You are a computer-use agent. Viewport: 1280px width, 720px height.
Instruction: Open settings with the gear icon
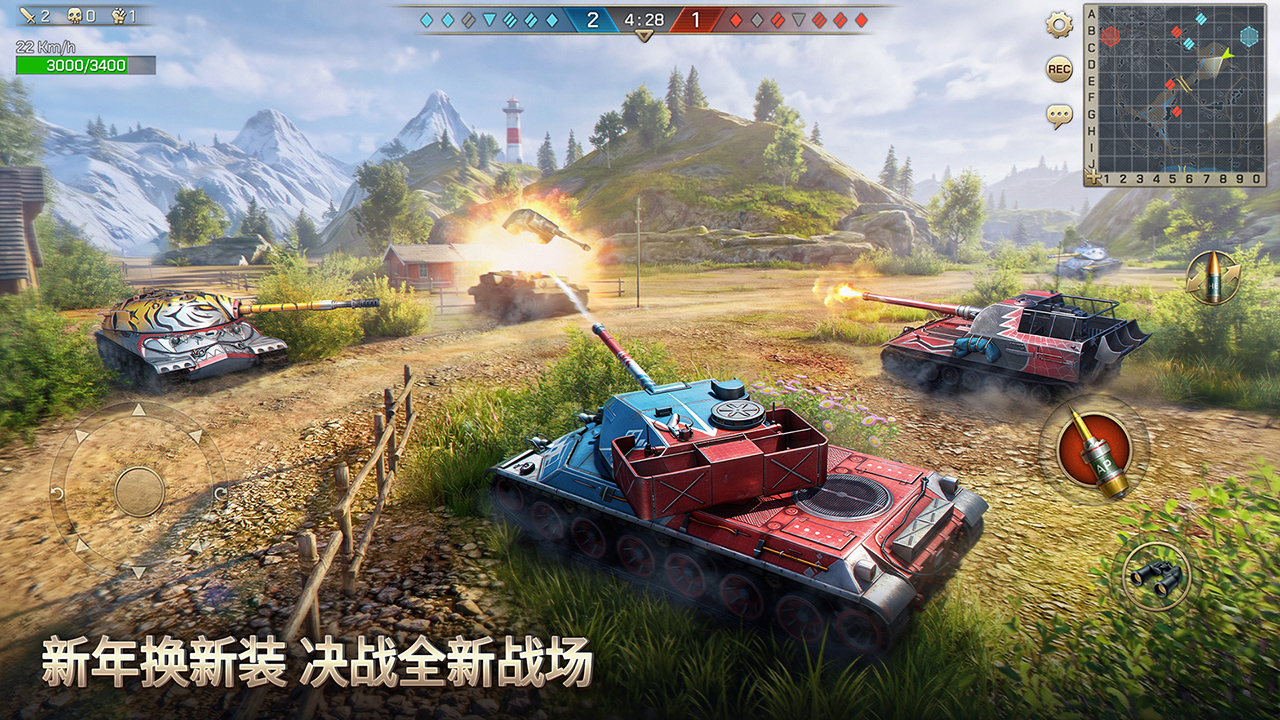tap(1059, 25)
